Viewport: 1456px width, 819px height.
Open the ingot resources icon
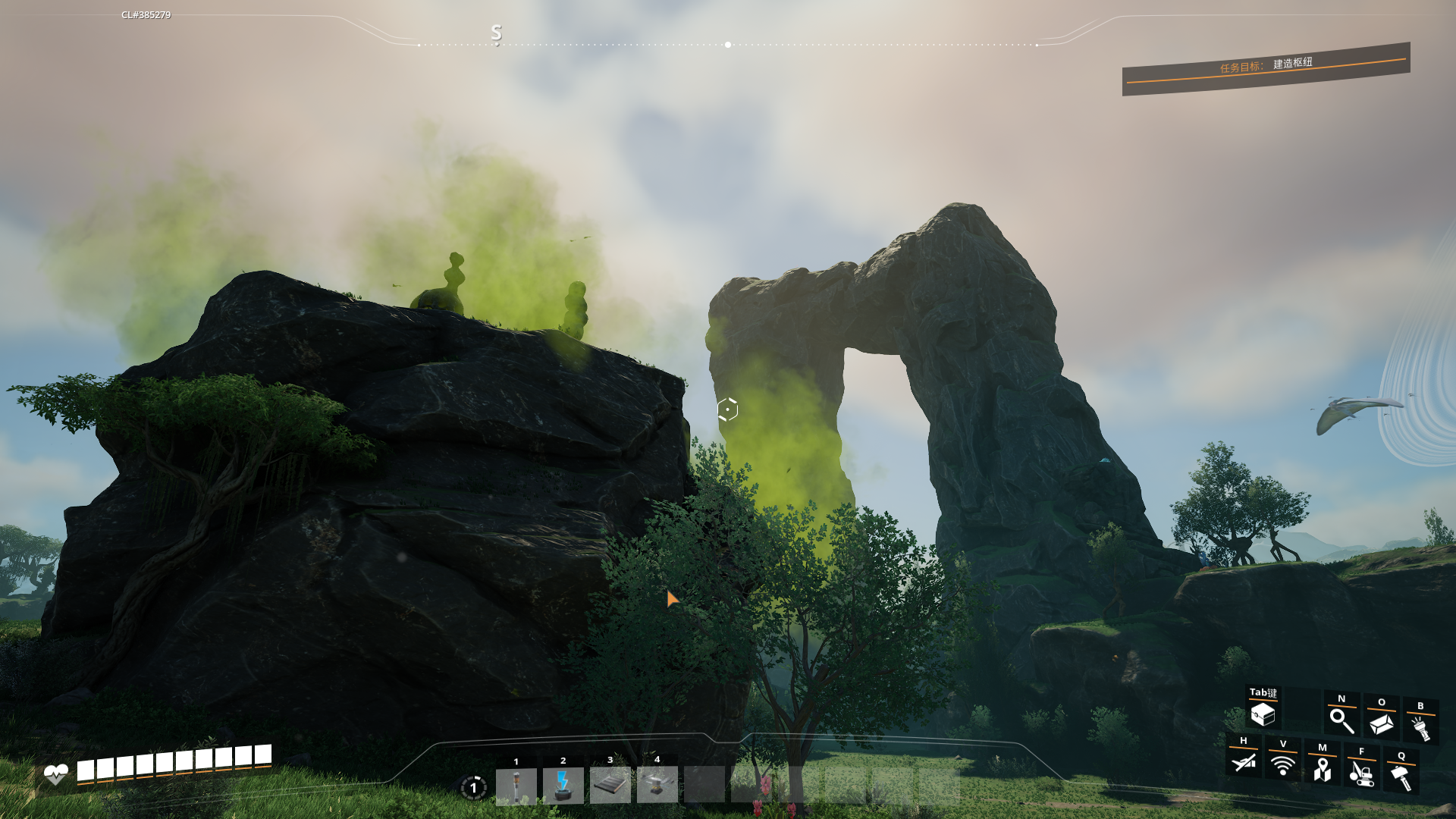click(x=1381, y=723)
